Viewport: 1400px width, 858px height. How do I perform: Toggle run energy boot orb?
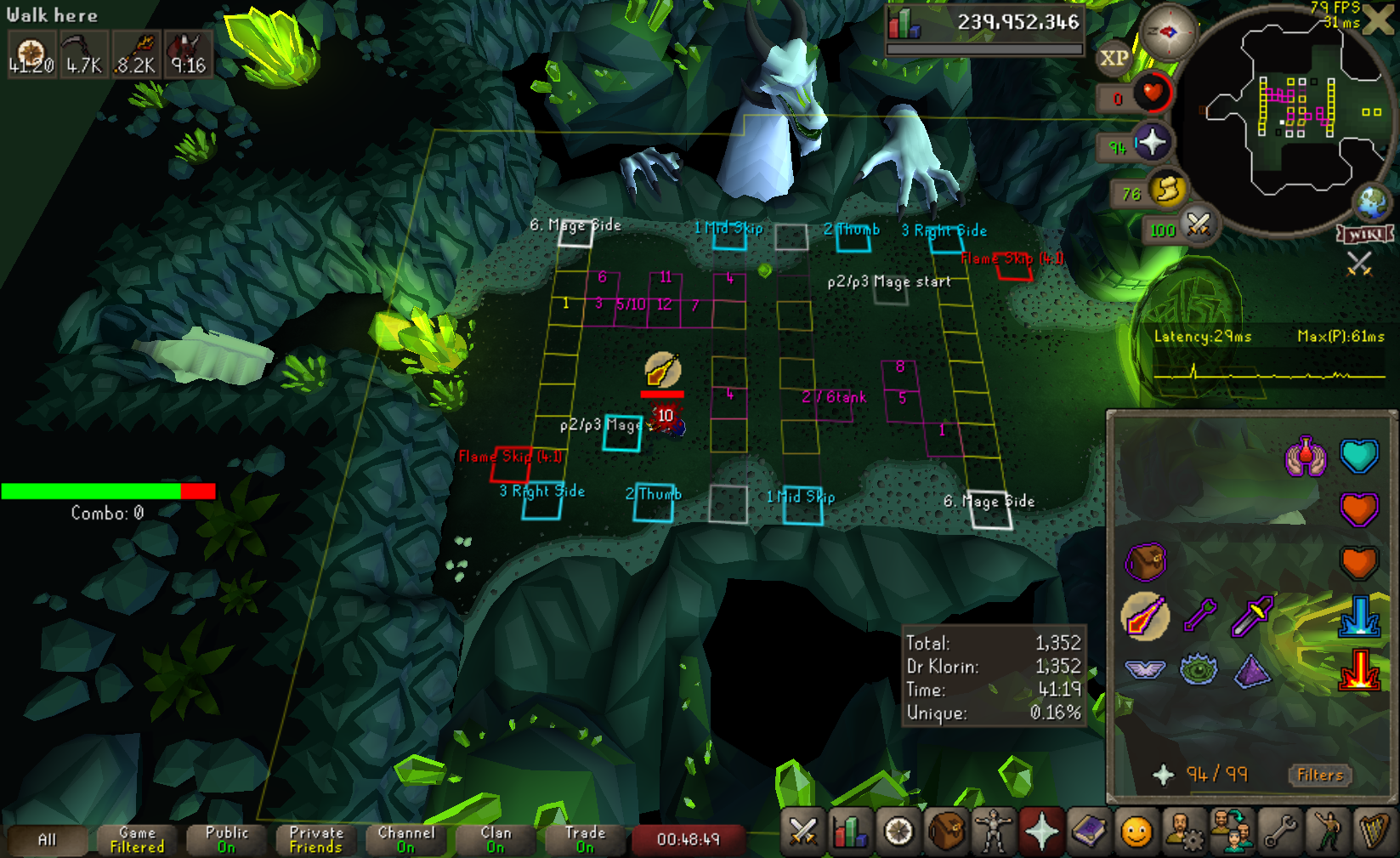1168,190
